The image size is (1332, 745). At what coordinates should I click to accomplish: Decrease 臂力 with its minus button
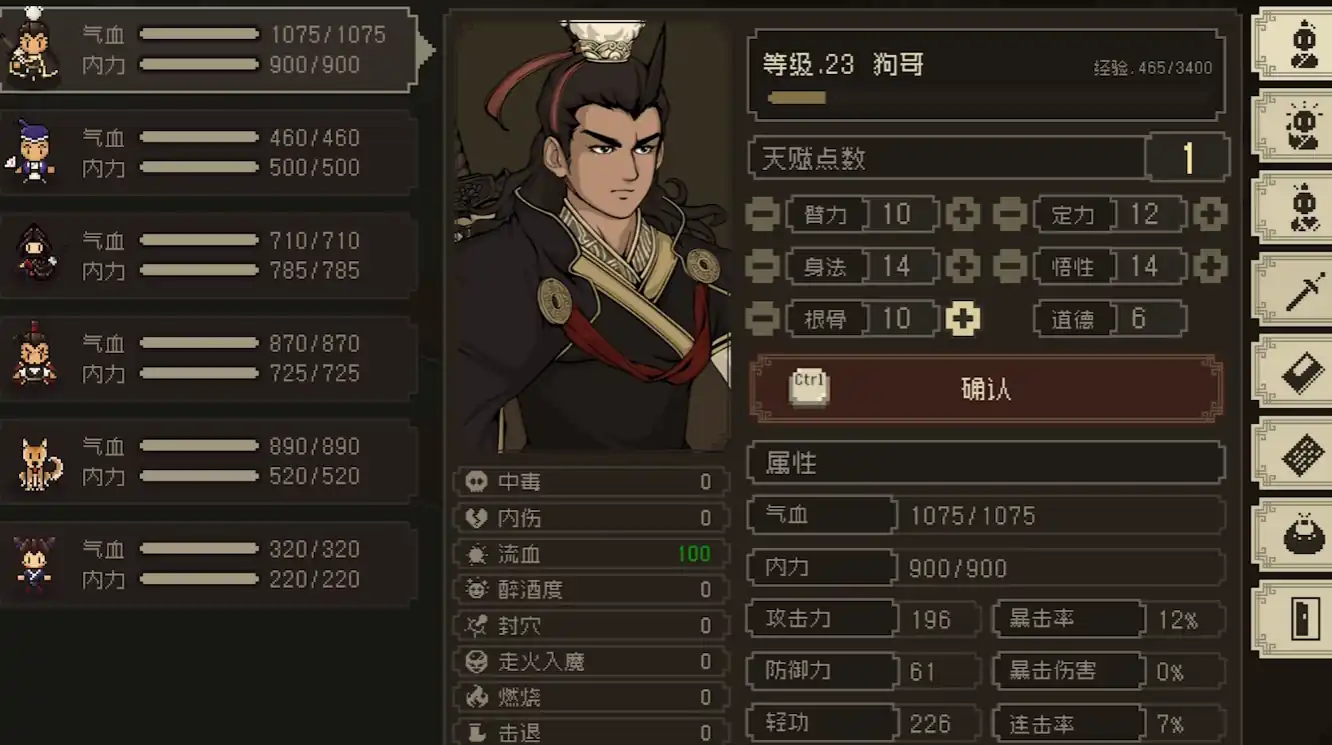click(763, 214)
